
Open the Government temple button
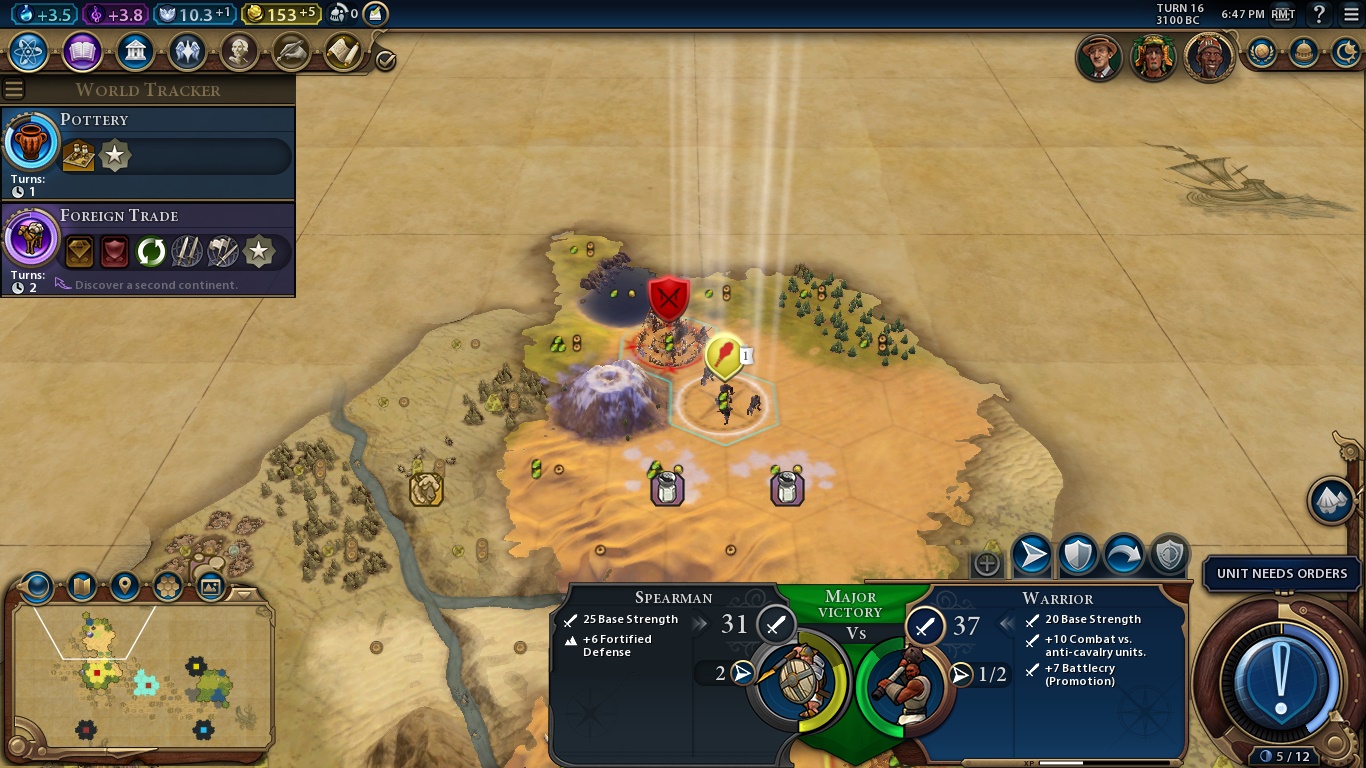coord(135,51)
